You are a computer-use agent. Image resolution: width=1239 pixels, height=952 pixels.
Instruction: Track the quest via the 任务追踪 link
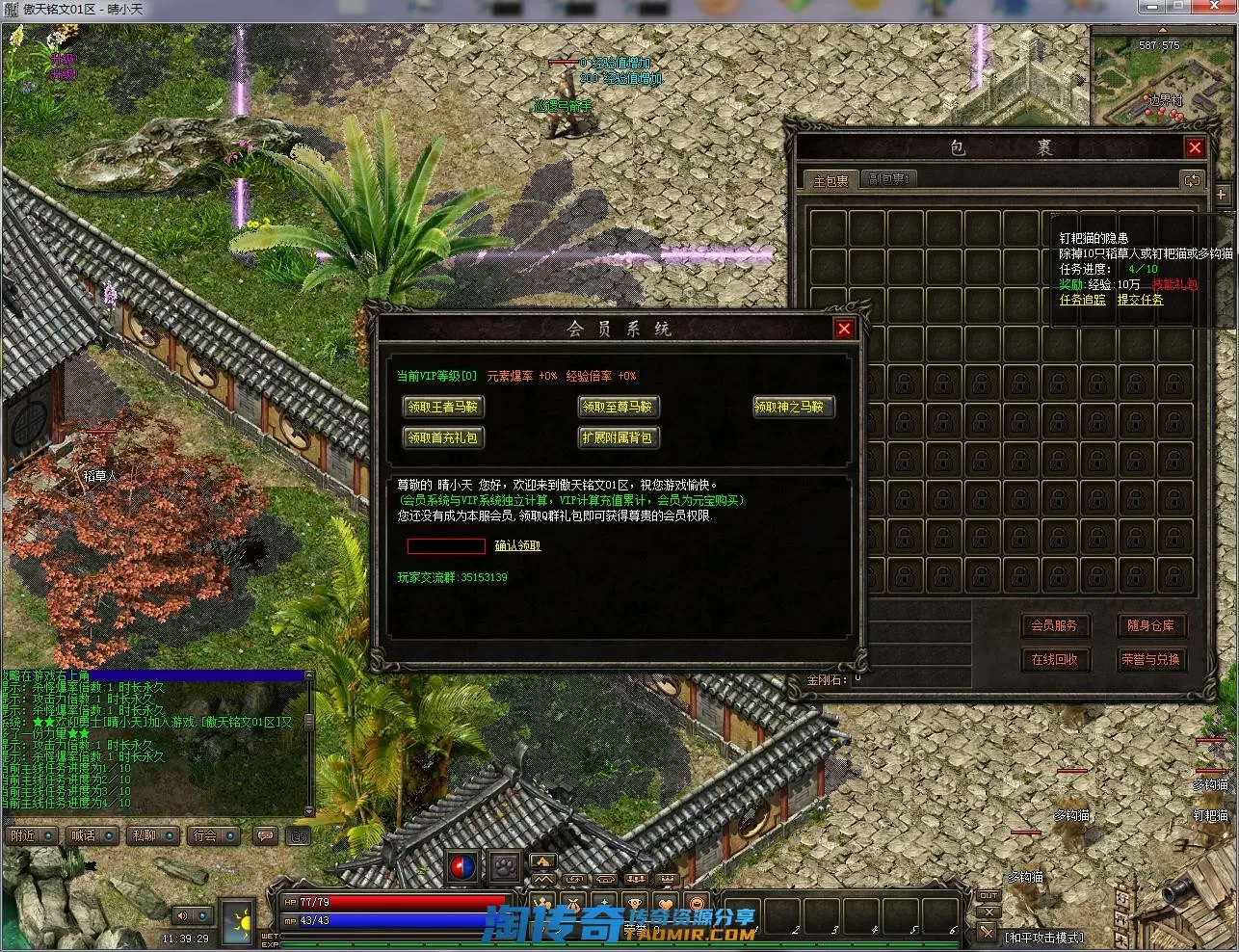[x=1083, y=300]
